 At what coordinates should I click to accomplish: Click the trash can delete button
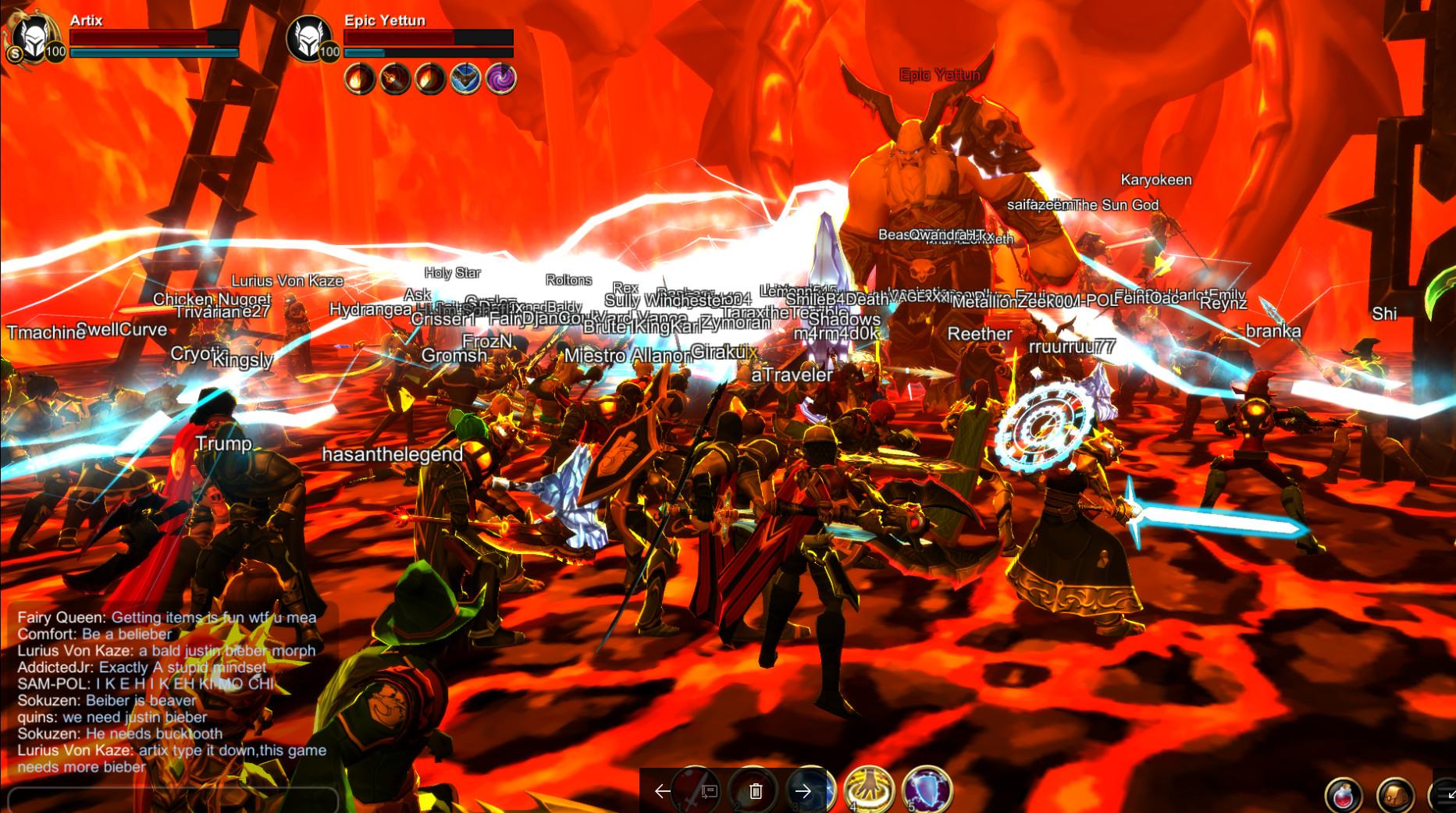click(x=756, y=791)
